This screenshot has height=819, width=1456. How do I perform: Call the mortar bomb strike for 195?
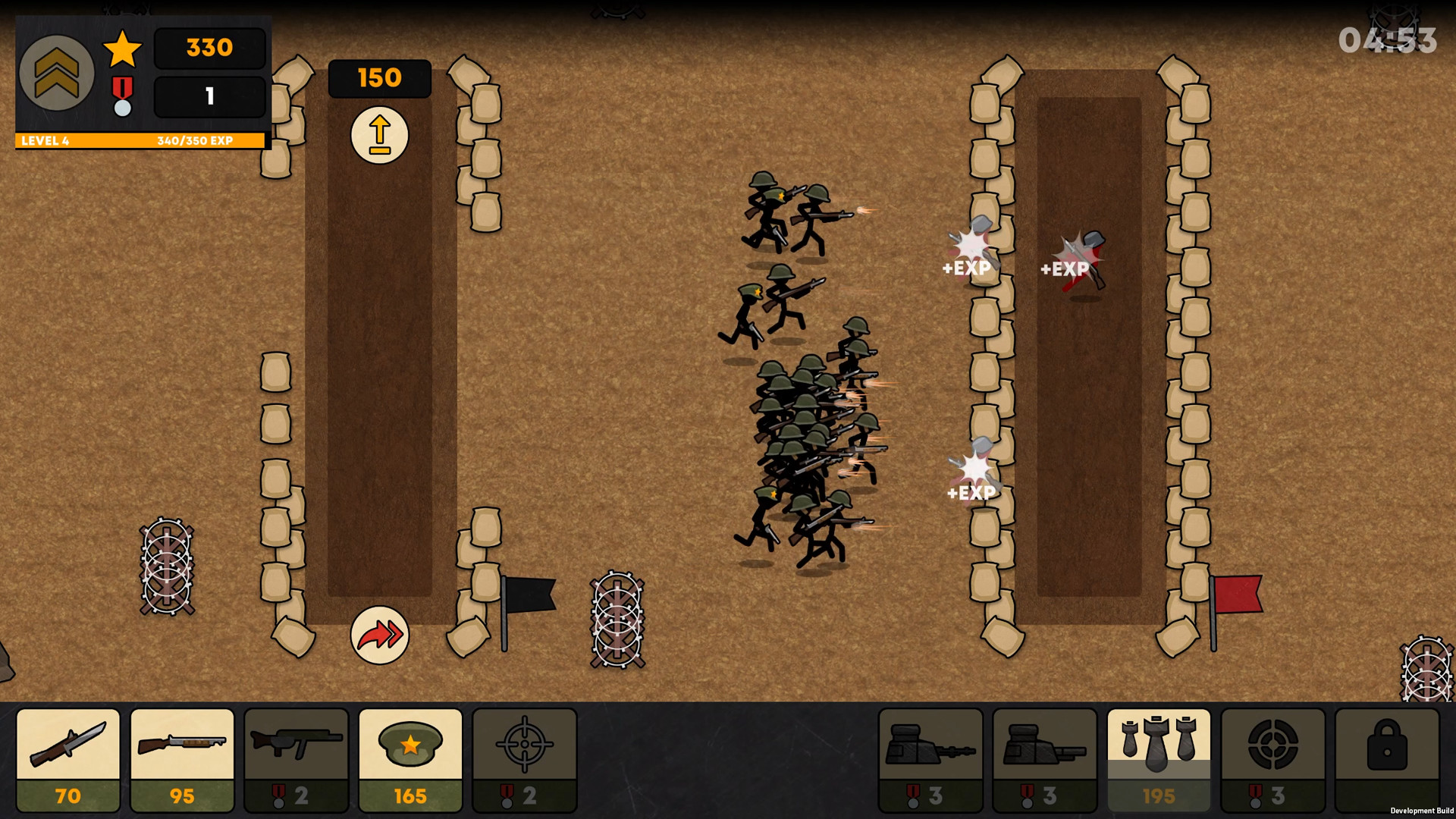[x=1159, y=761]
